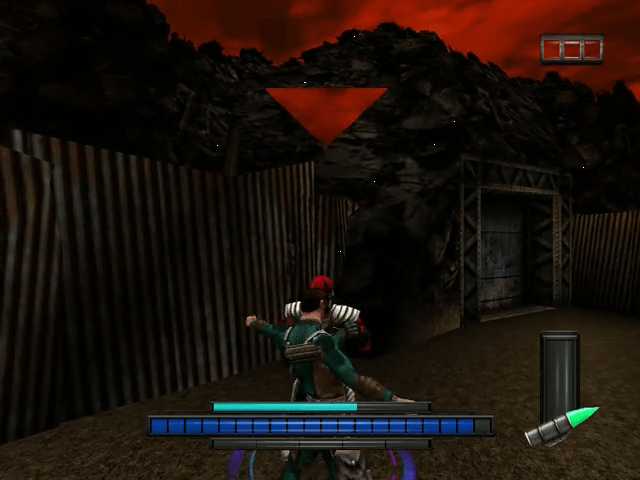Viewport: 640px width, 480px height.
Task: Select the green-tipped bullet weapon icon
Action: click(x=563, y=426)
